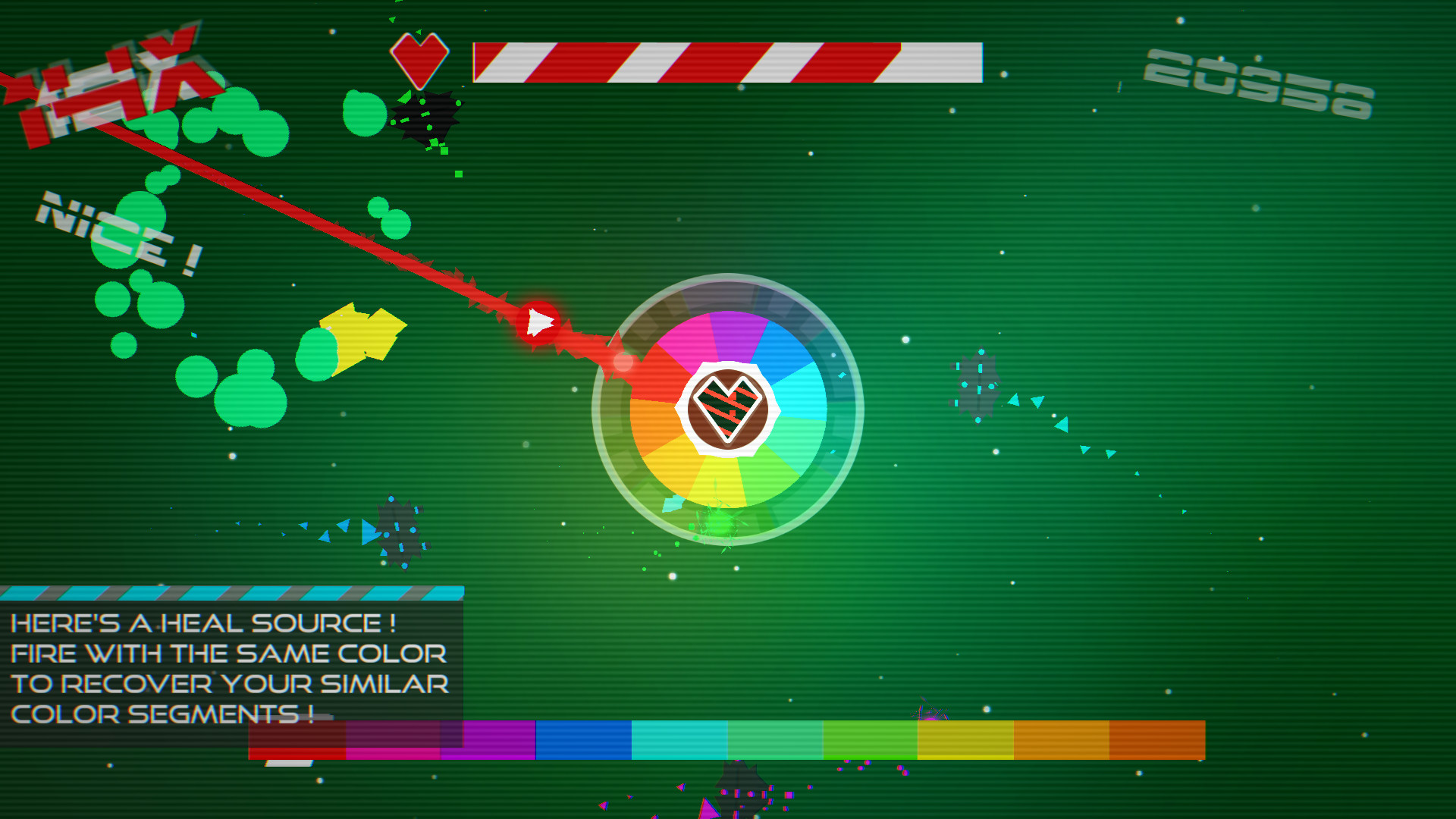The width and height of the screenshot is (1456, 819).
Task: Click the black spiked enemy near the health heart
Action: coord(427,118)
